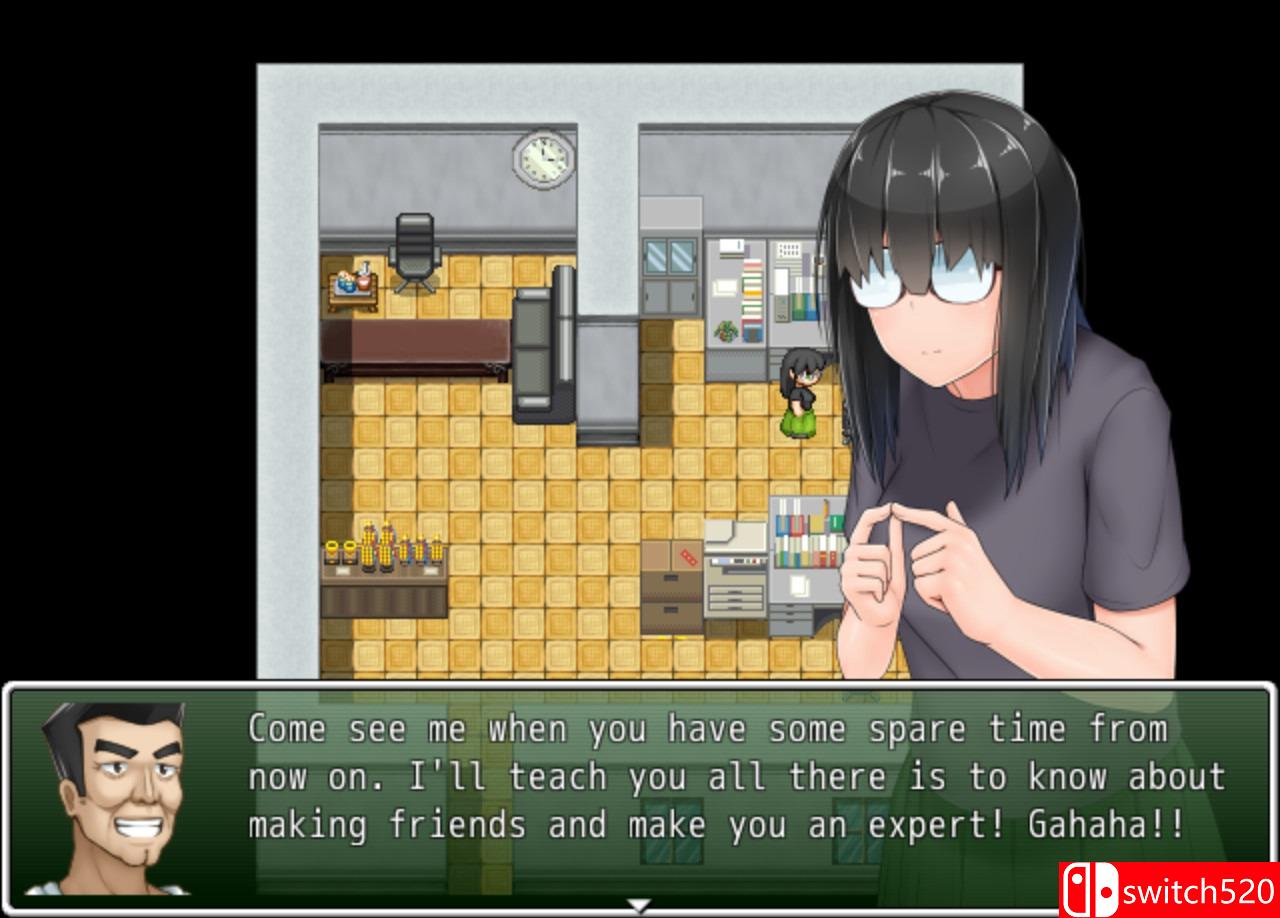Select the green-skirted character sprite
The width and height of the screenshot is (1280, 918).
coord(797,400)
